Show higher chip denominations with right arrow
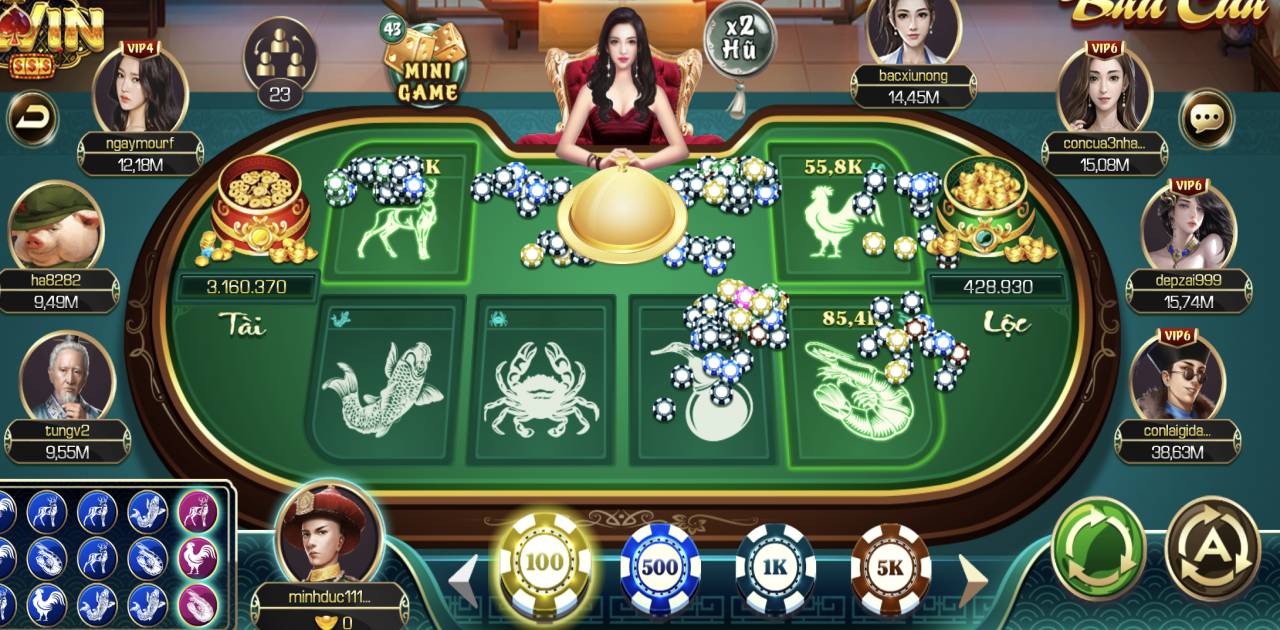 tap(973, 580)
